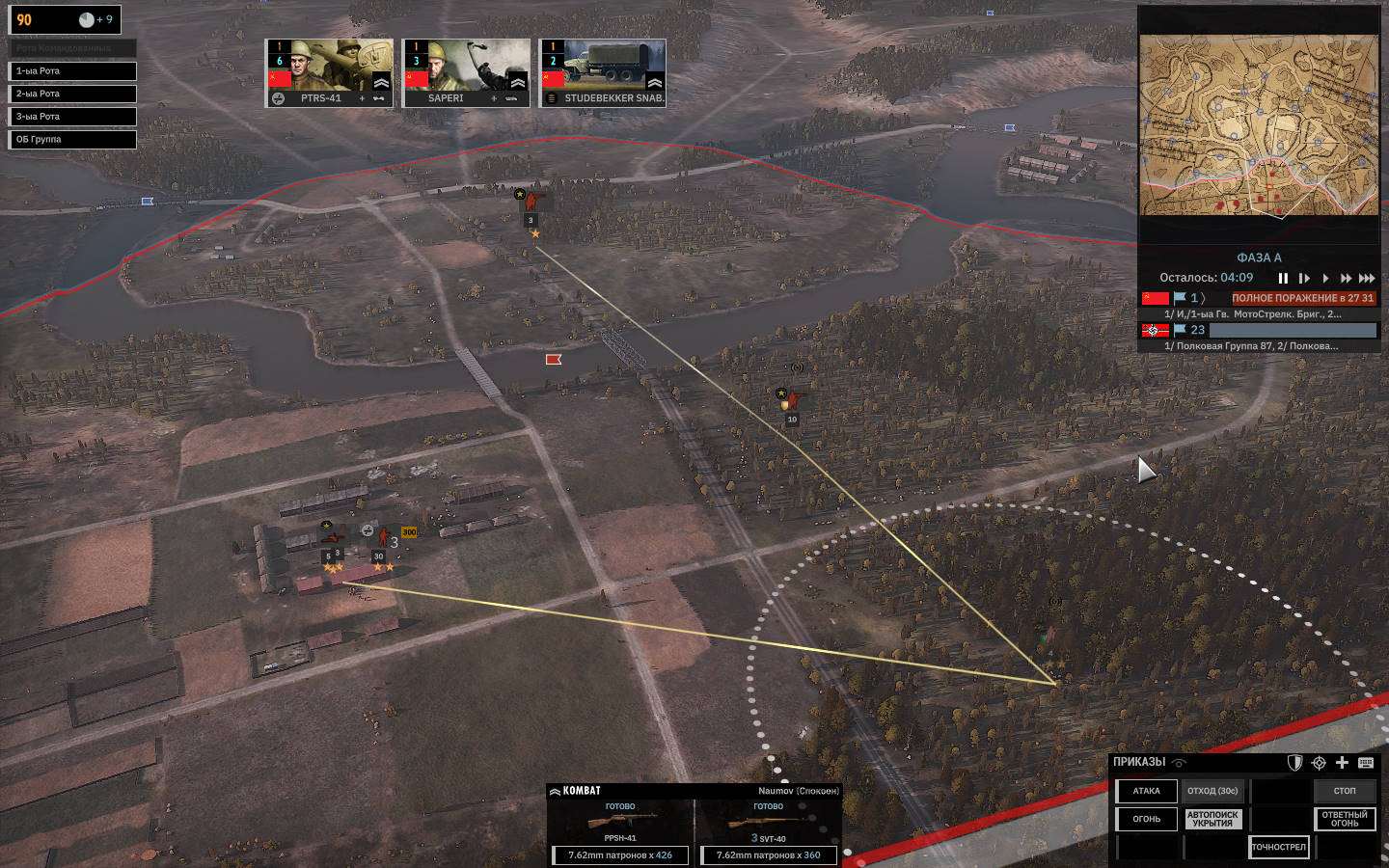Viewport: 1389px width, 868px height.
Task: Pick the SAPERI sapper unit card
Action: coord(466,72)
